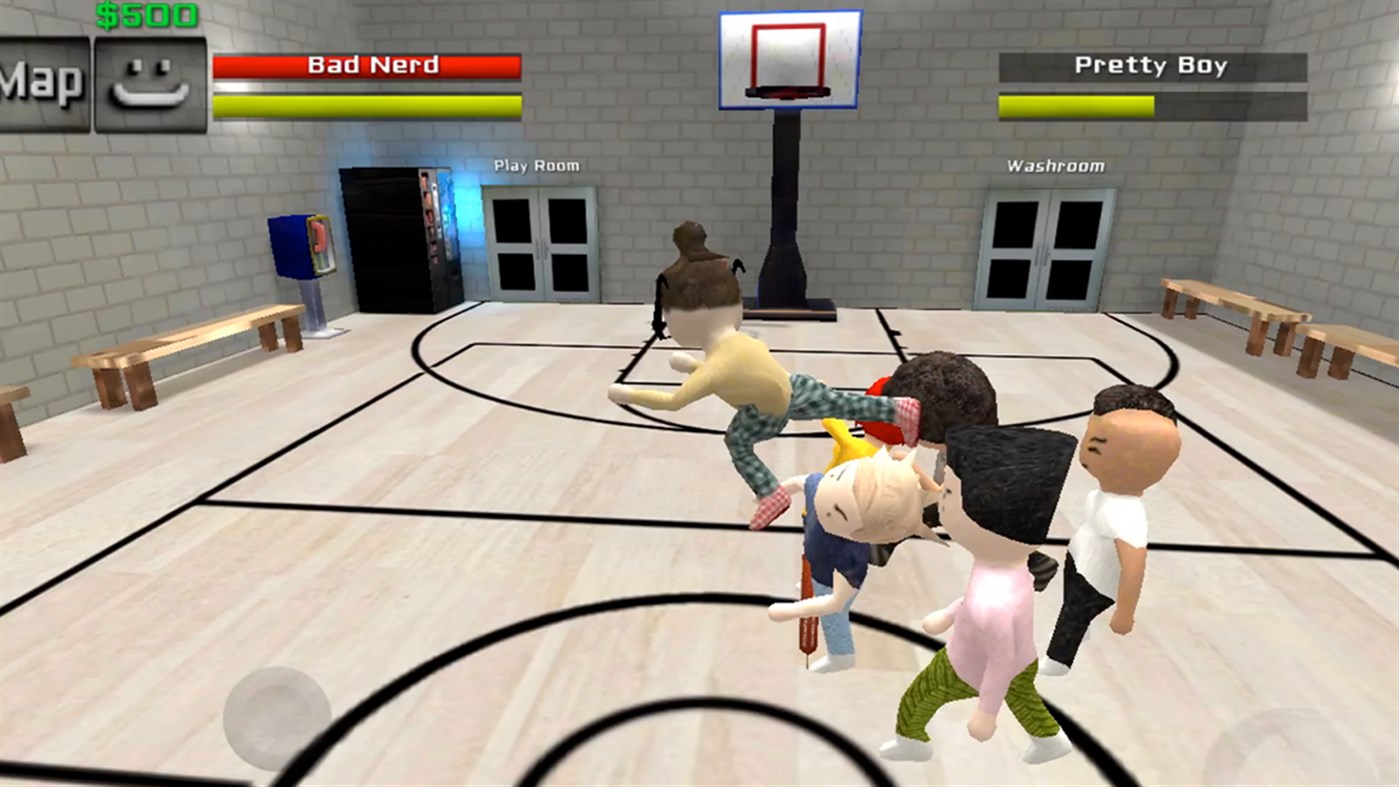This screenshot has height=787, width=1399.
Task: Select the Play Room label text
Action: 539,165
